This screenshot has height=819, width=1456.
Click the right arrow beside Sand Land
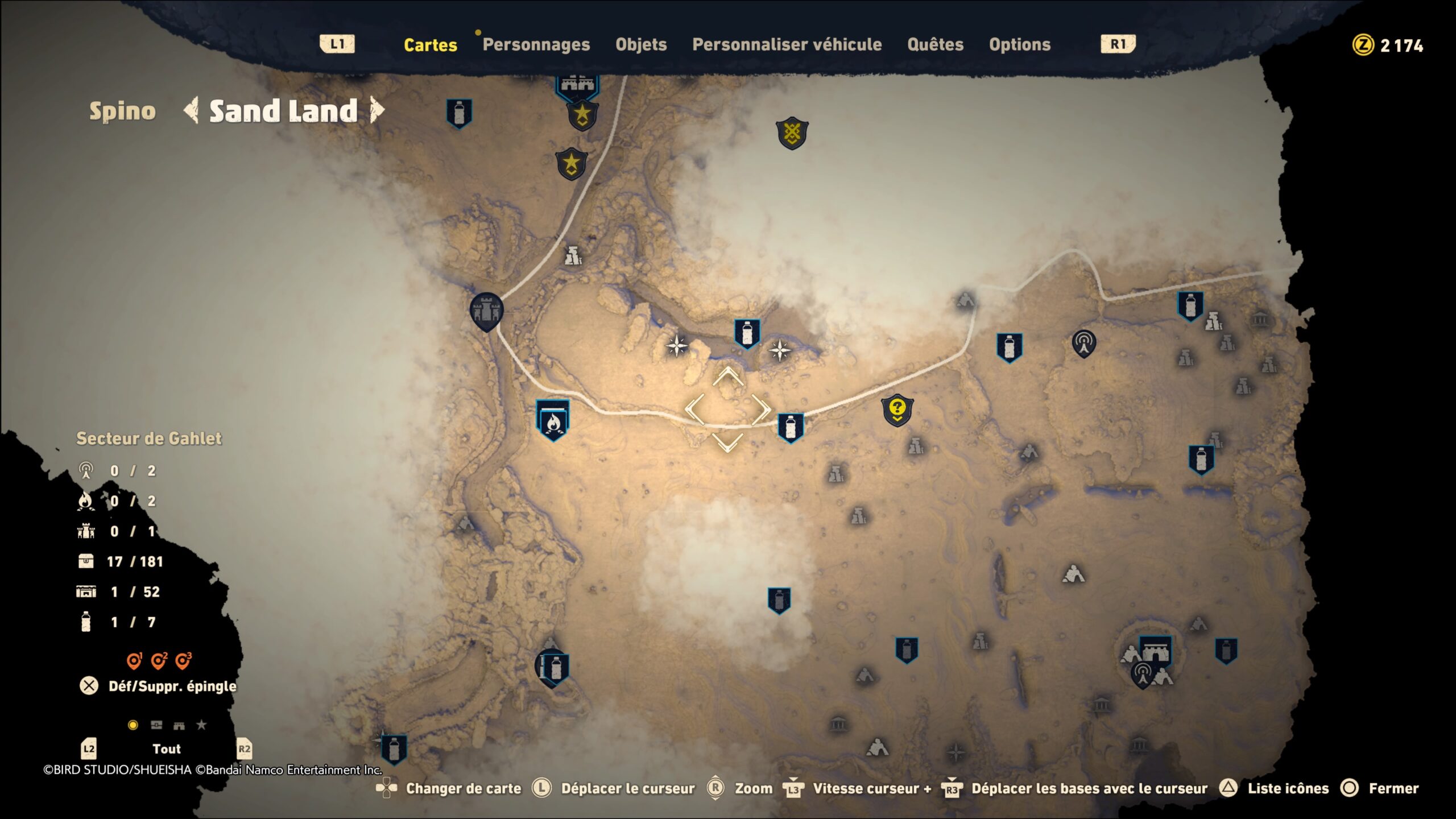(377, 110)
